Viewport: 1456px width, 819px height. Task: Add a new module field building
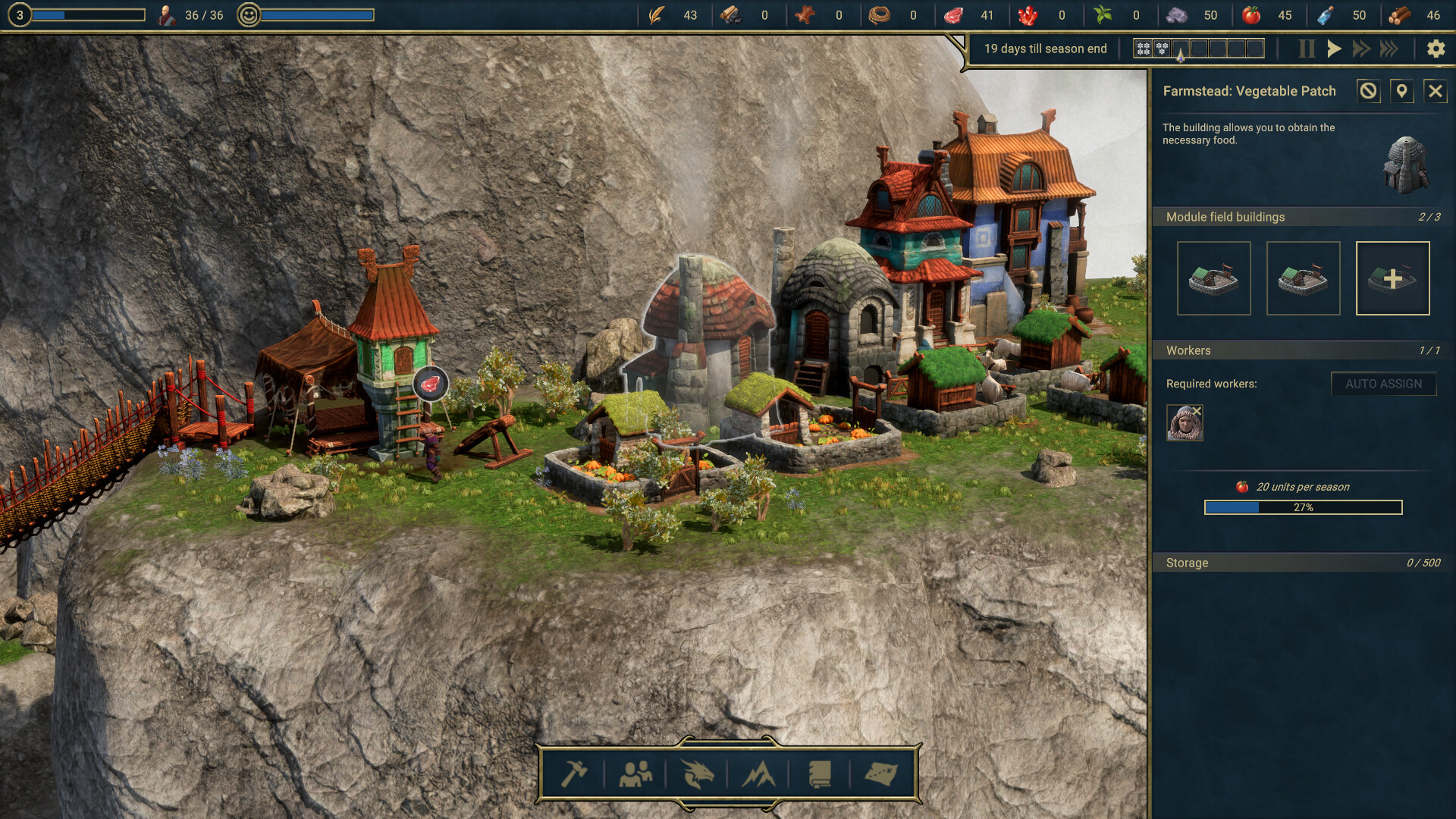click(x=1393, y=278)
